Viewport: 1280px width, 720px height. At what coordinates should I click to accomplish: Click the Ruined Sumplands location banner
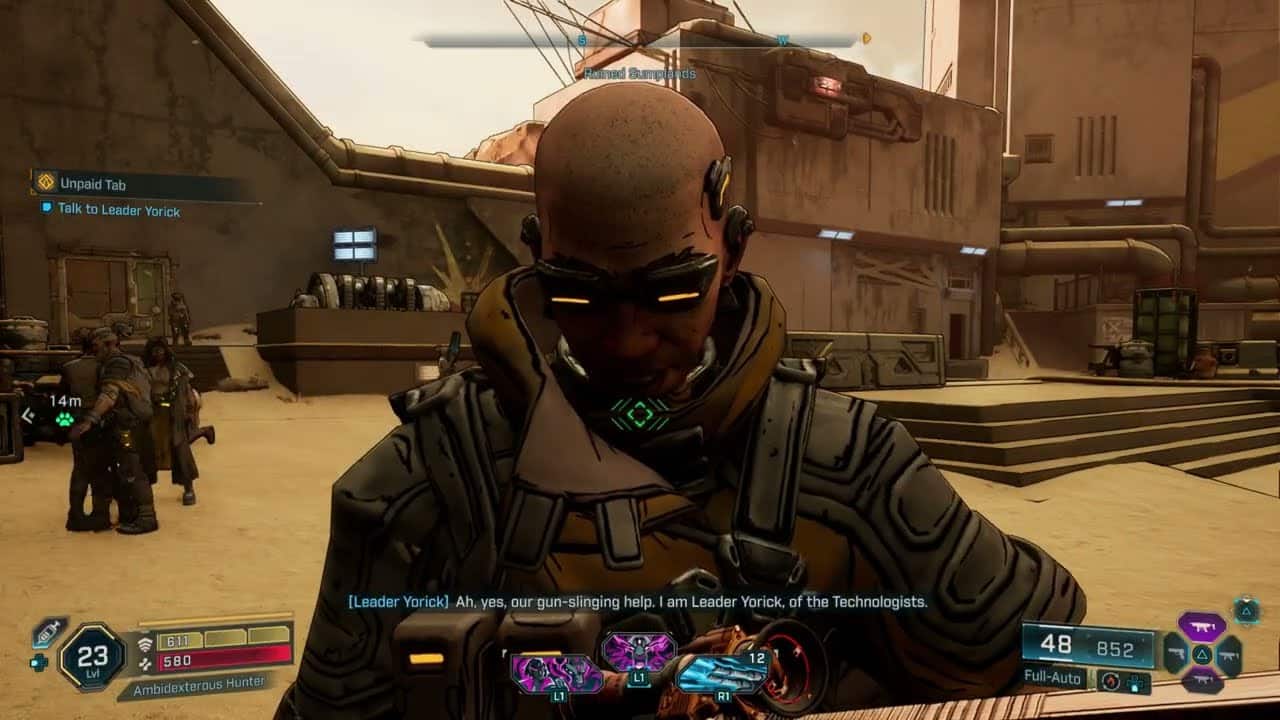pyautogui.click(x=639, y=73)
